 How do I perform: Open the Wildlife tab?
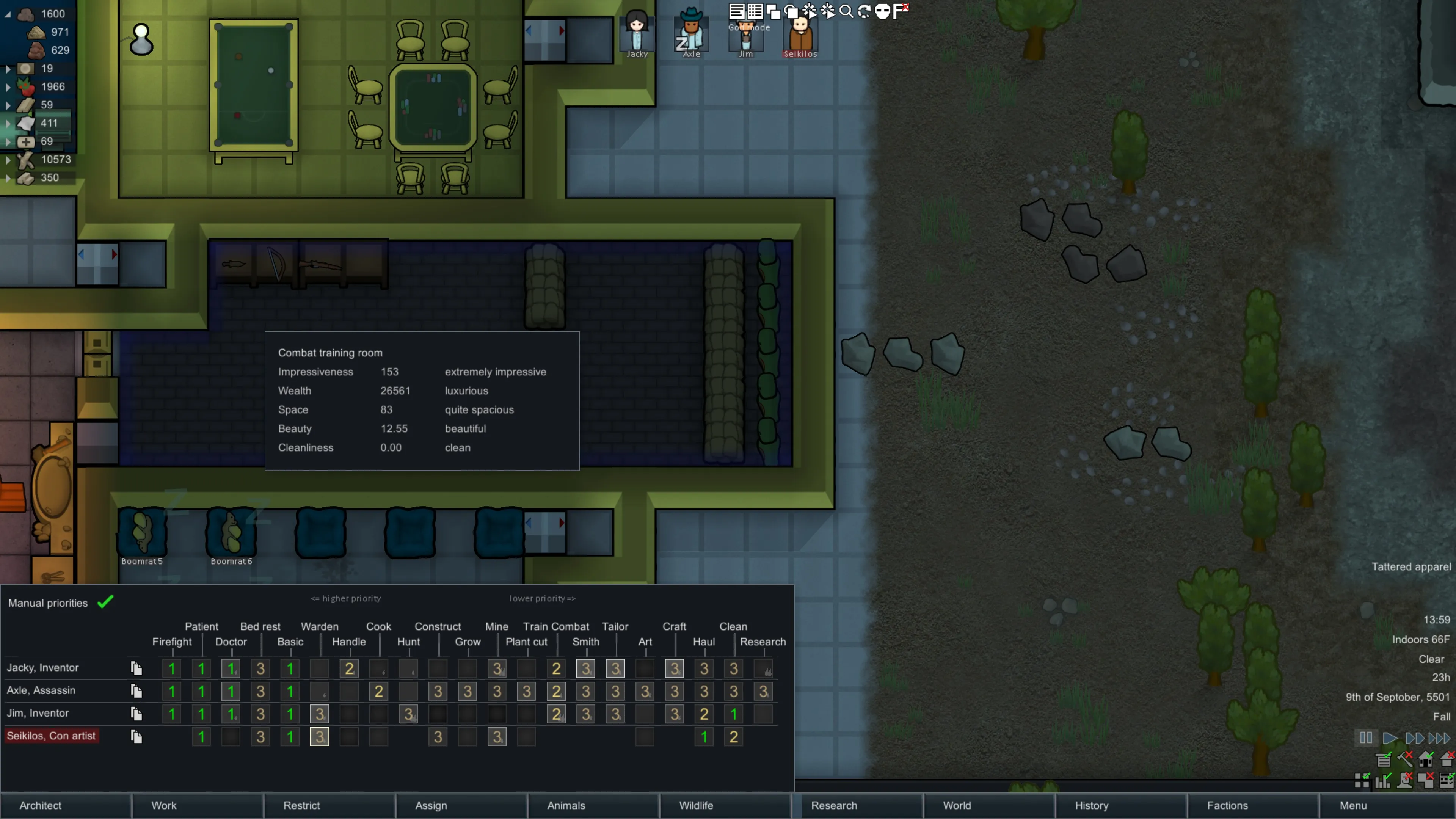[725, 805]
